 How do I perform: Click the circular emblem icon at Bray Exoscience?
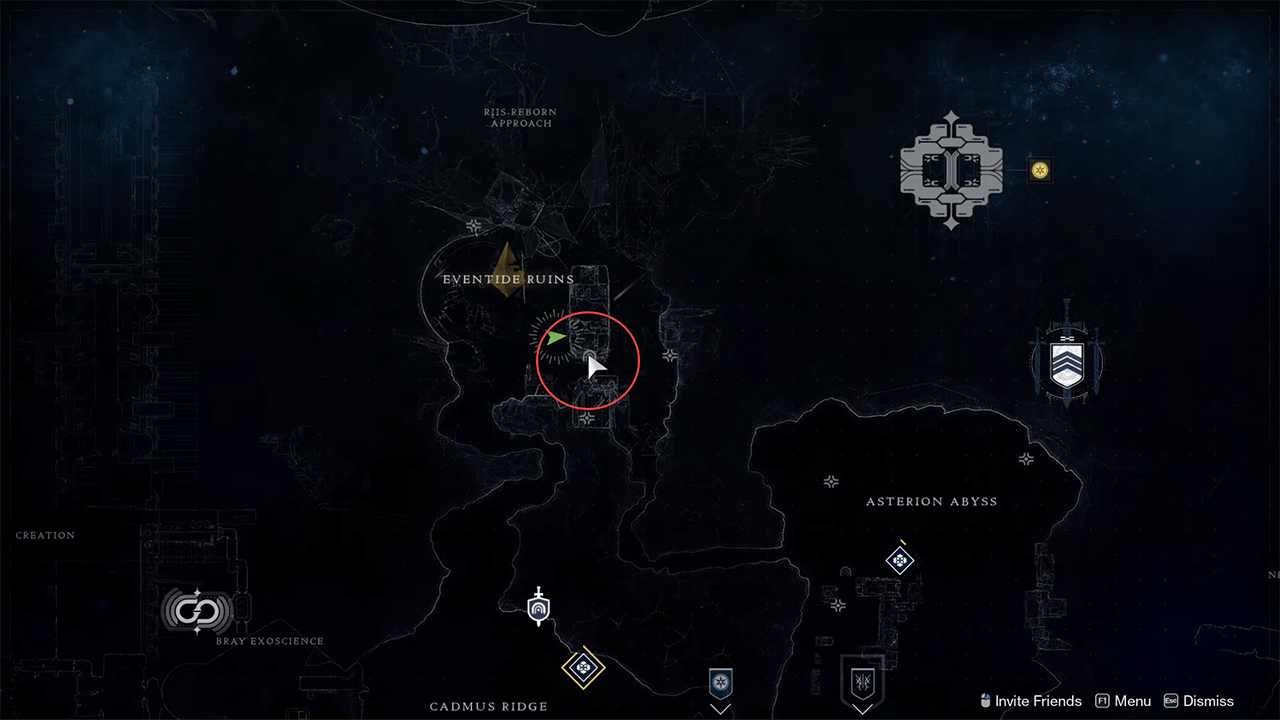196,612
